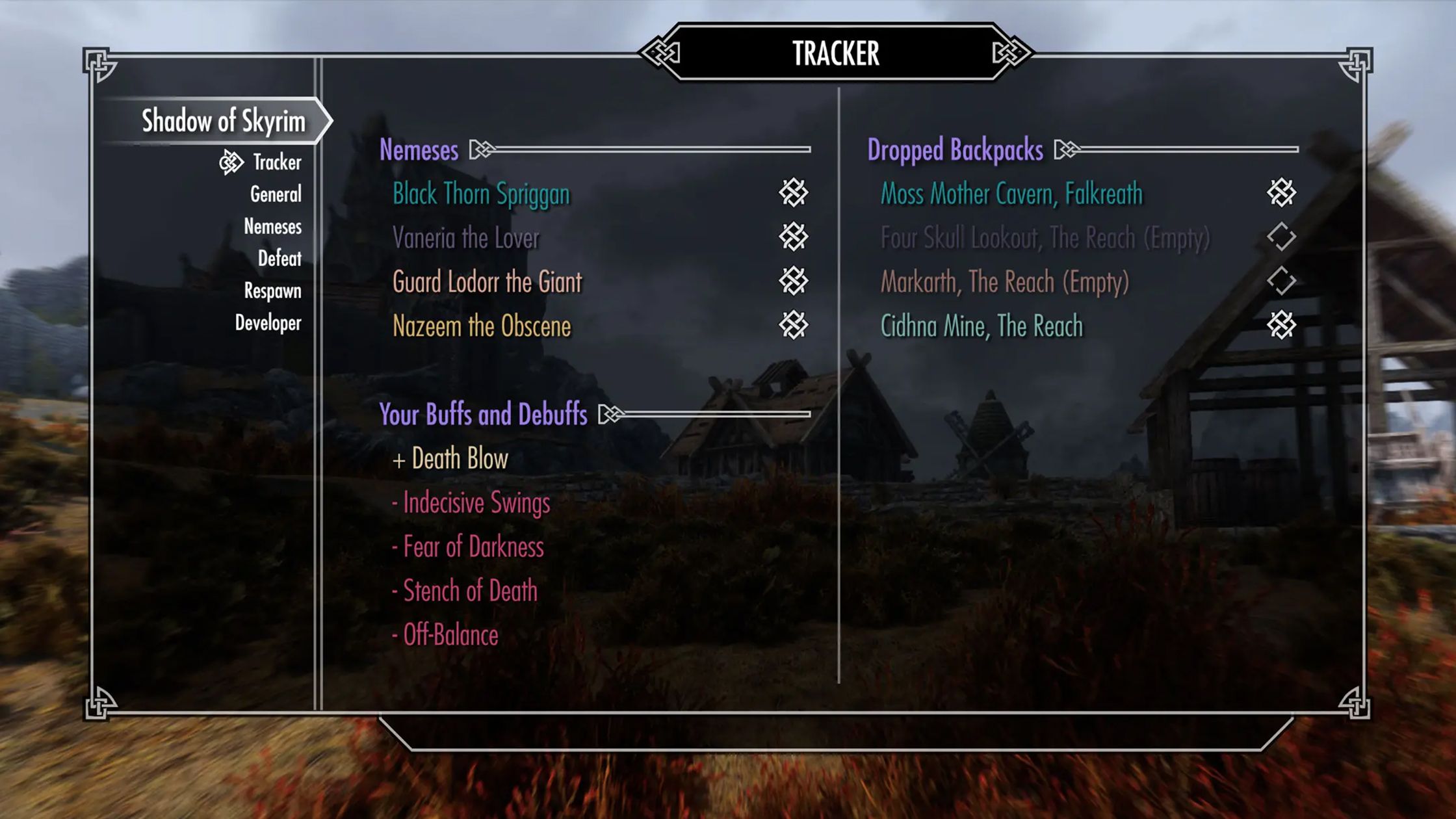This screenshot has width=1456, height=819.
Task: Click the Guard Lodorr the Giant nemesis name
Action: (x=487, y=282)
